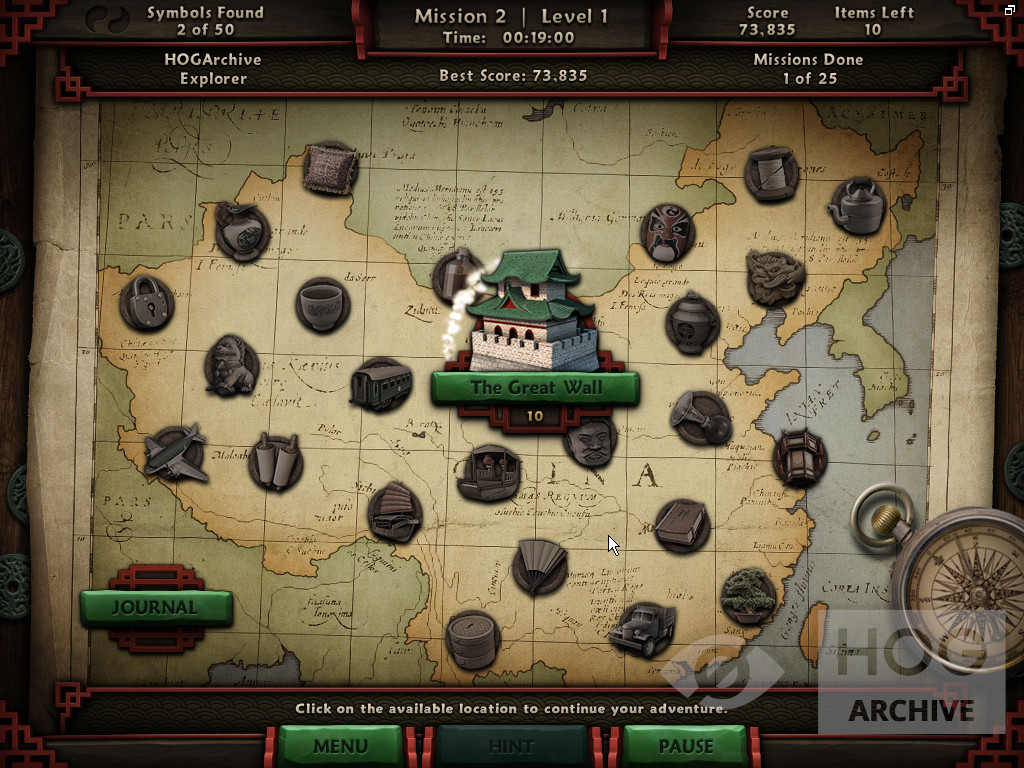The width and height of the screenshot is (1024, 768).
Task: Use the Hint button
Action: coord(510,746)
